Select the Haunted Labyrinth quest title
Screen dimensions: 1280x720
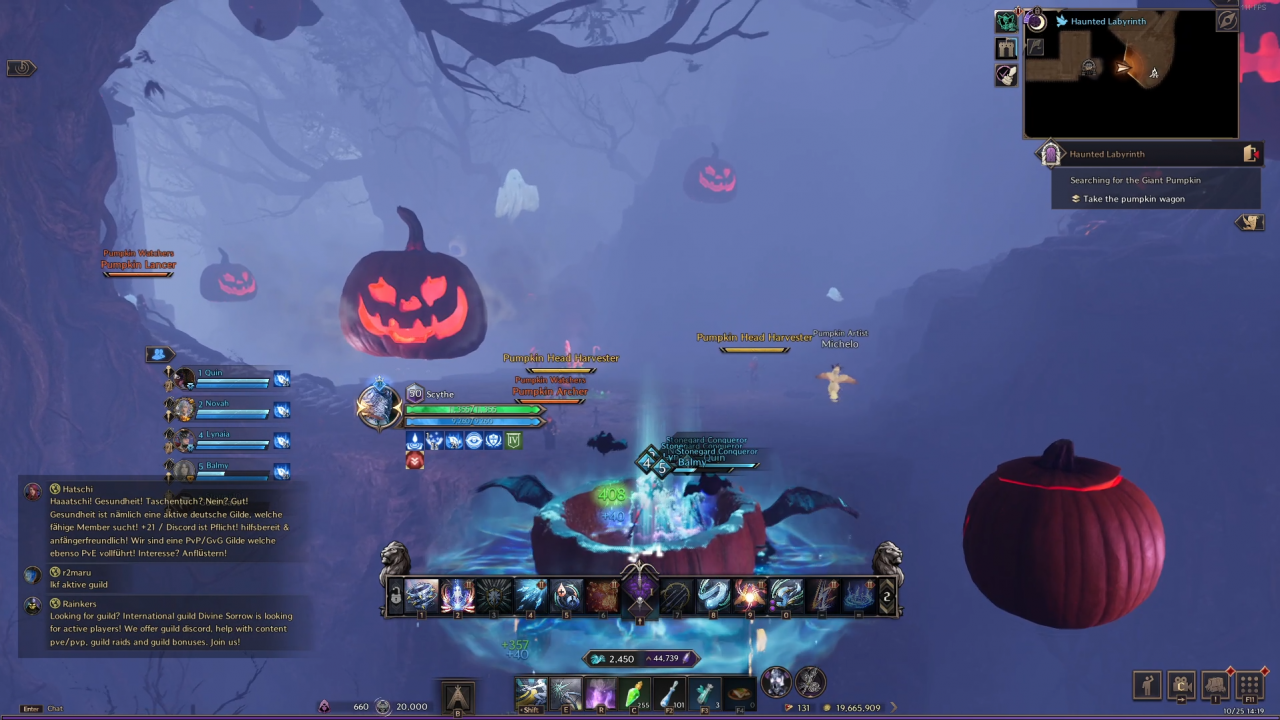(1107, 154)
